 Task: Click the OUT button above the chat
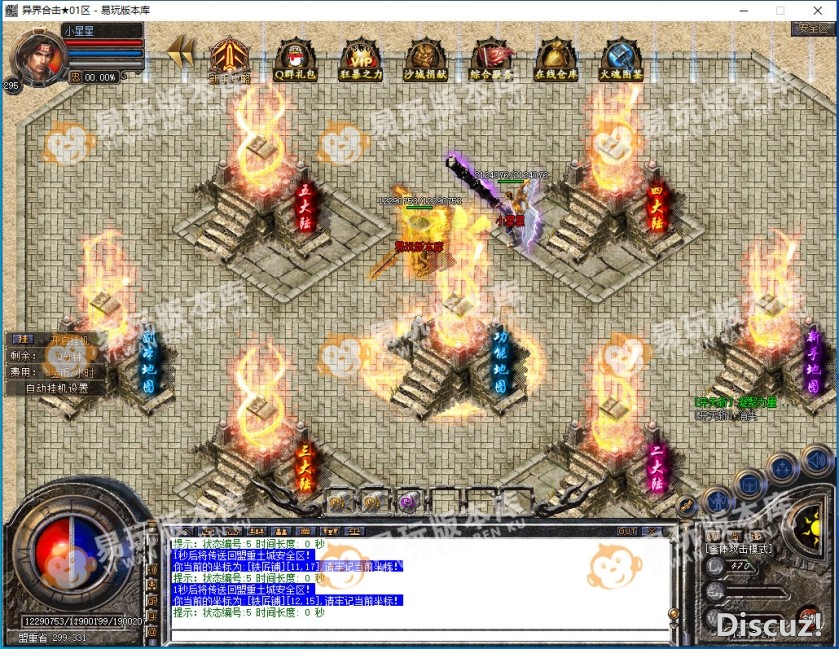(x=626, y=530)
